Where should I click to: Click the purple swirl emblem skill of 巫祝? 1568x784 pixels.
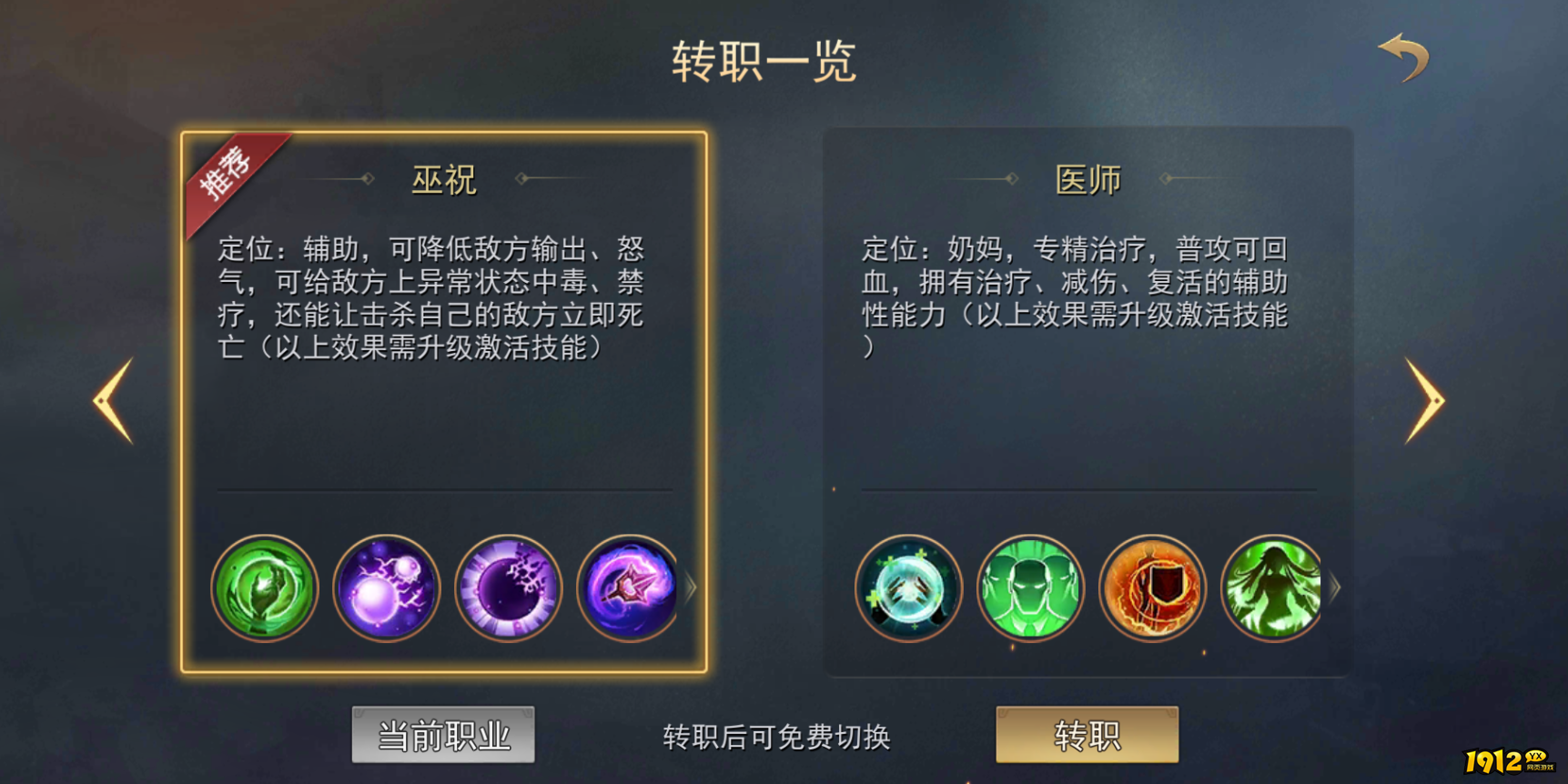point(629,588)
